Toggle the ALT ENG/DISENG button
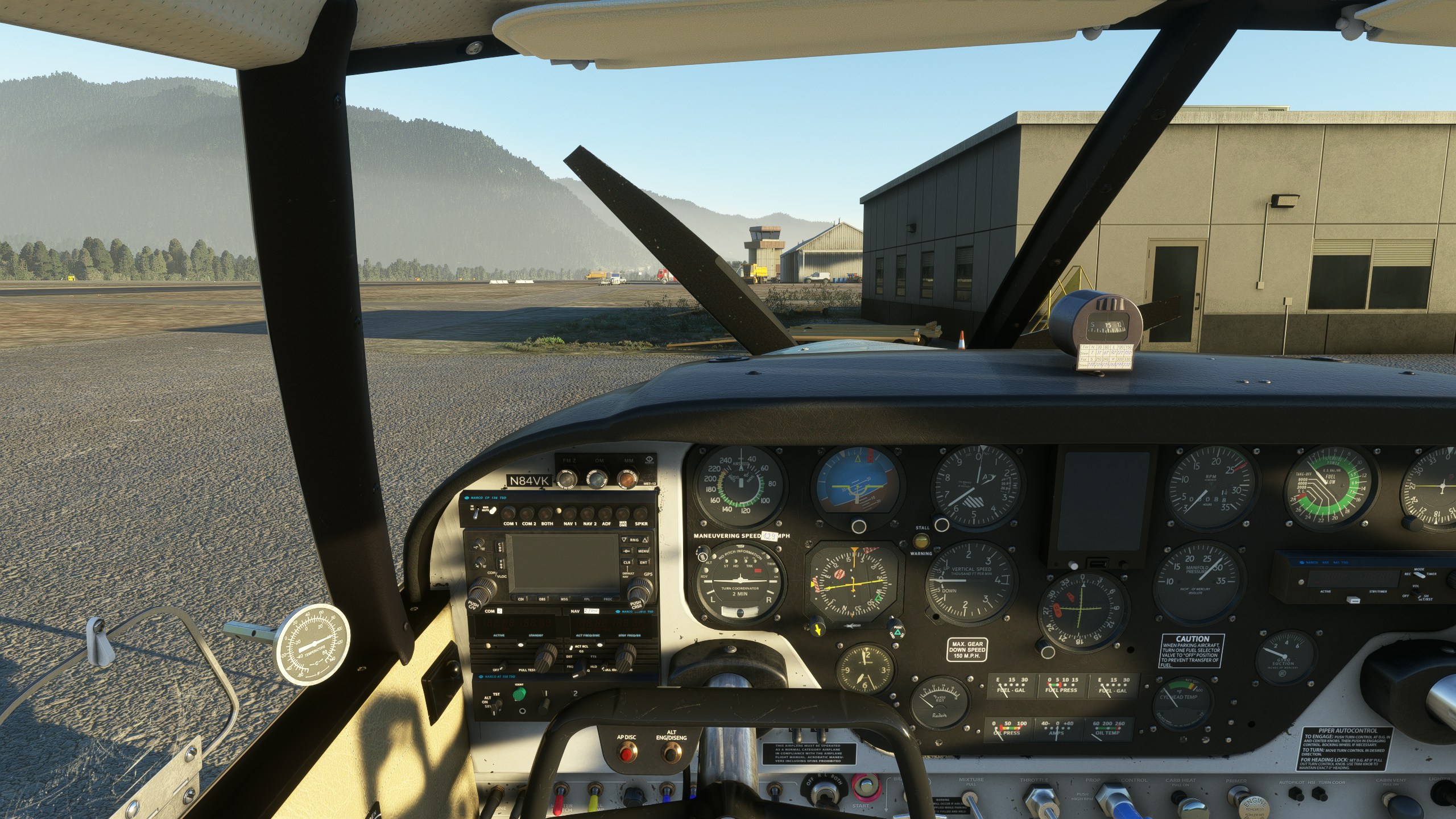The image size is (1456, 819). [x=672, y=755]
